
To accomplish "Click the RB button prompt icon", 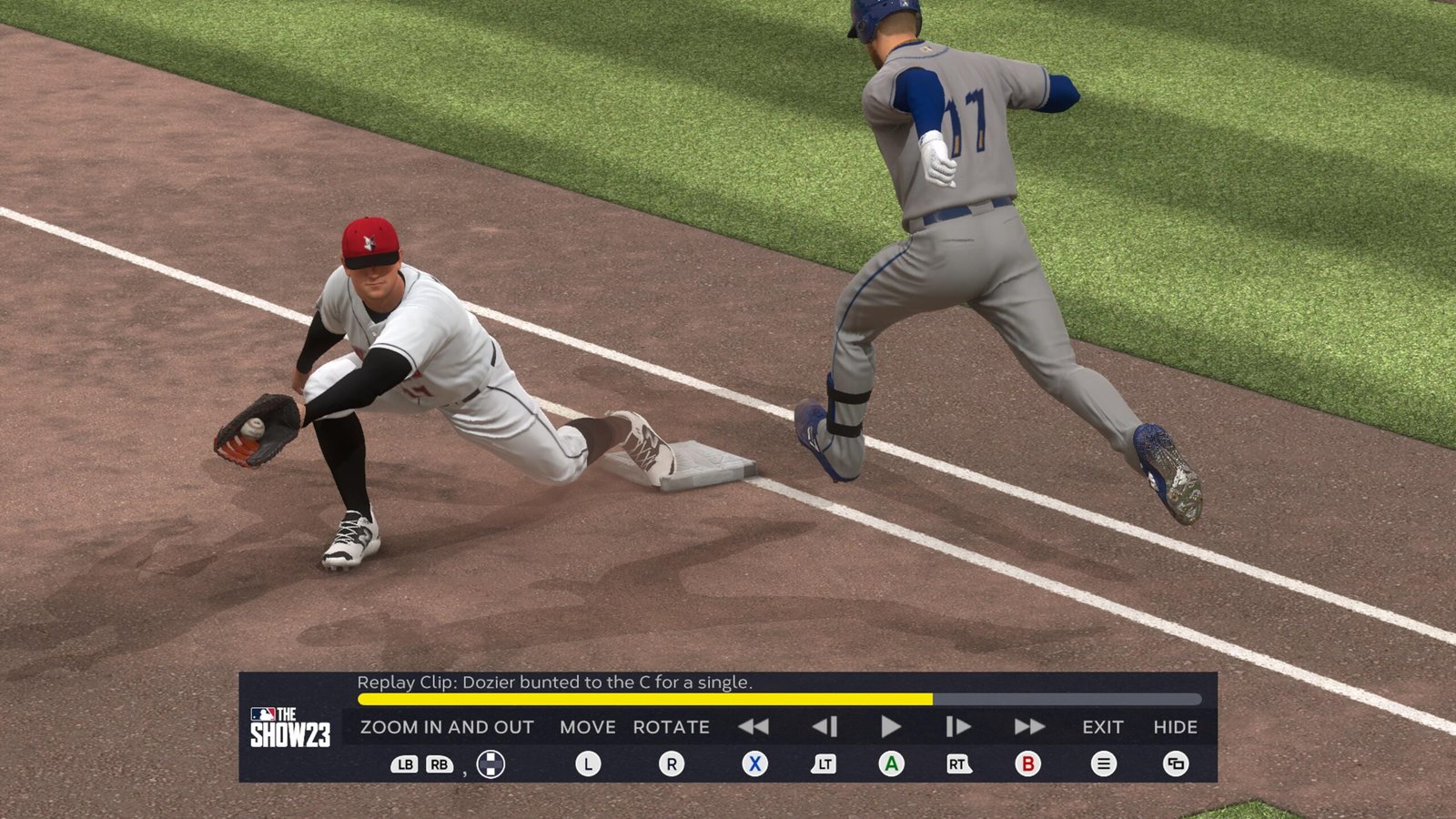I will click(440, 763).
